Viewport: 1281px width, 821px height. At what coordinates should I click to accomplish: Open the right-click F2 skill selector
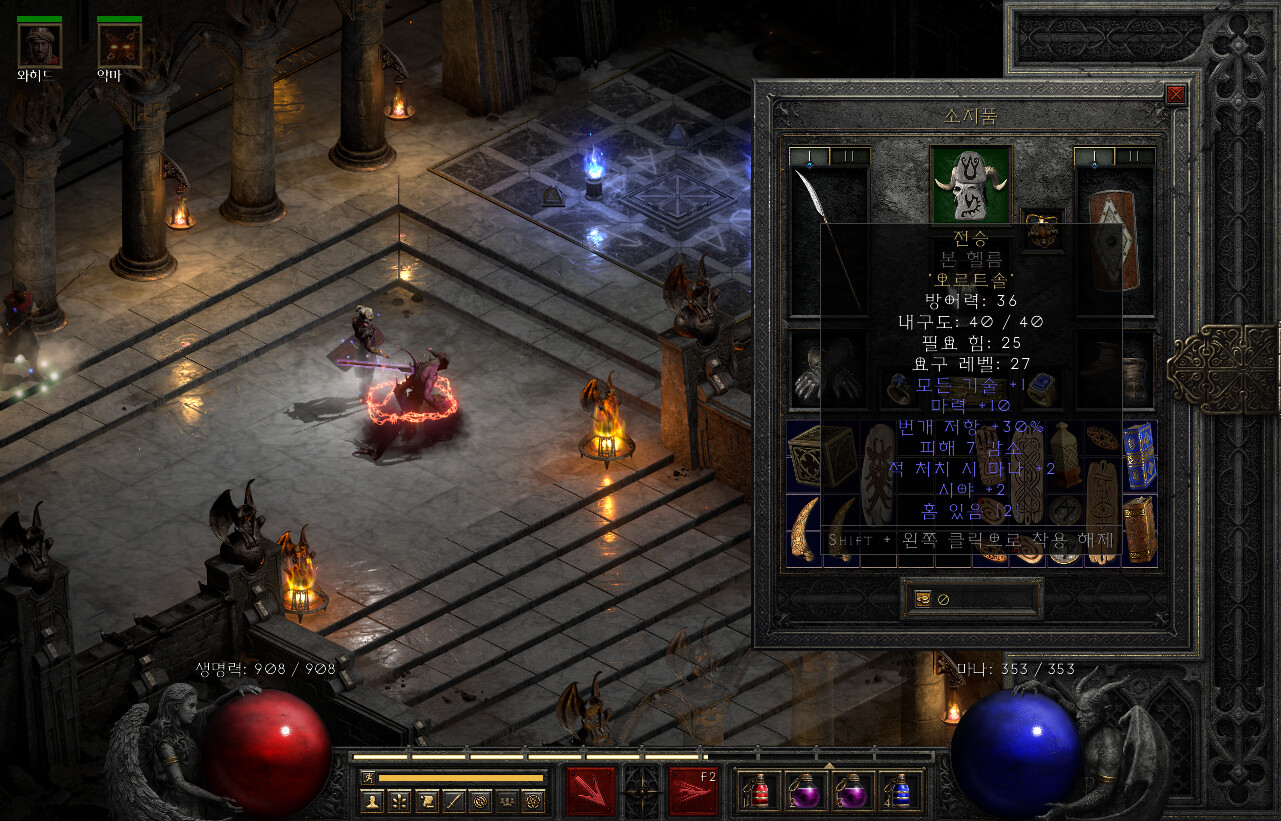tap(693, 790)
